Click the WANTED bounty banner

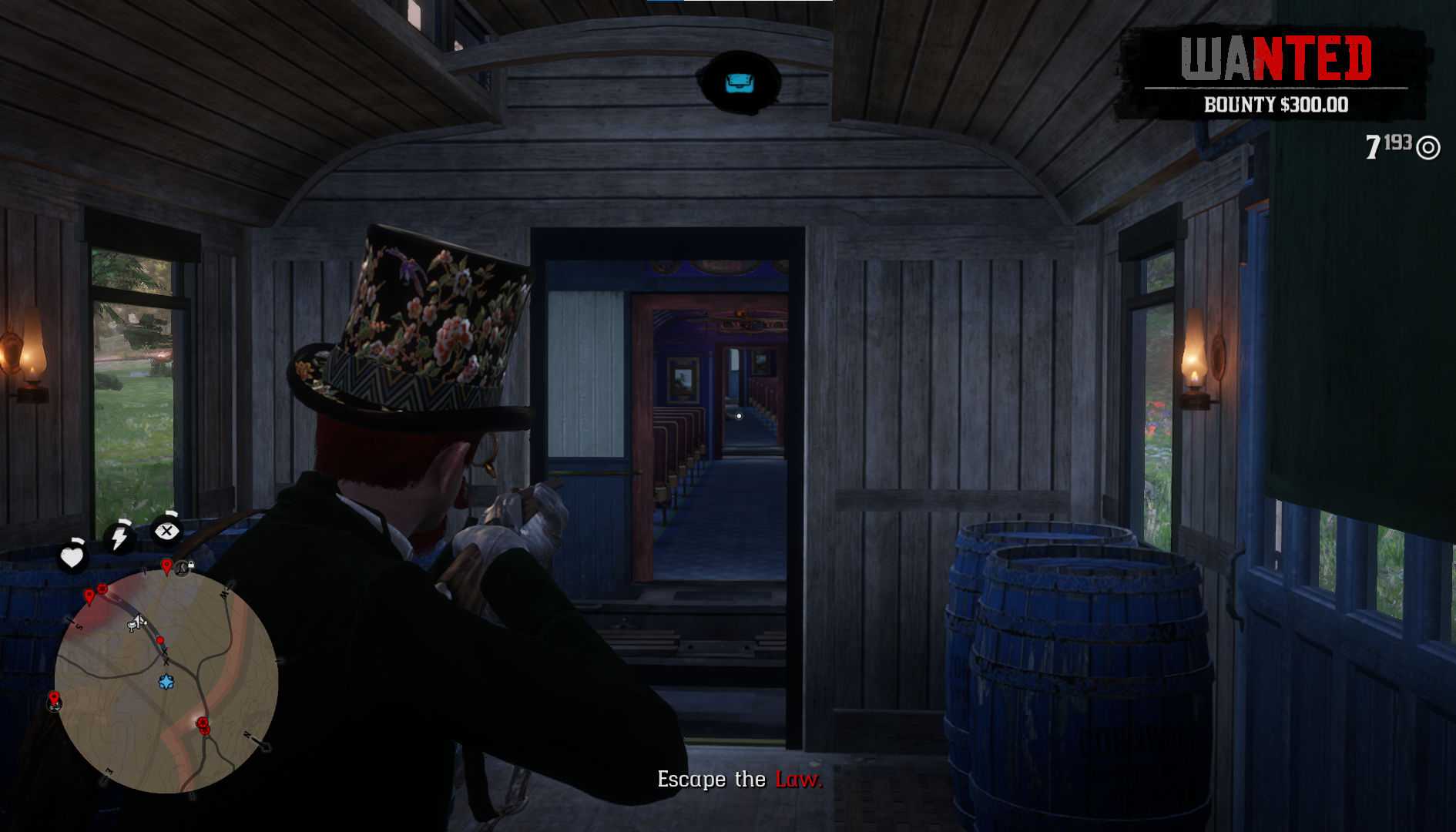(x=1275, y=75)
